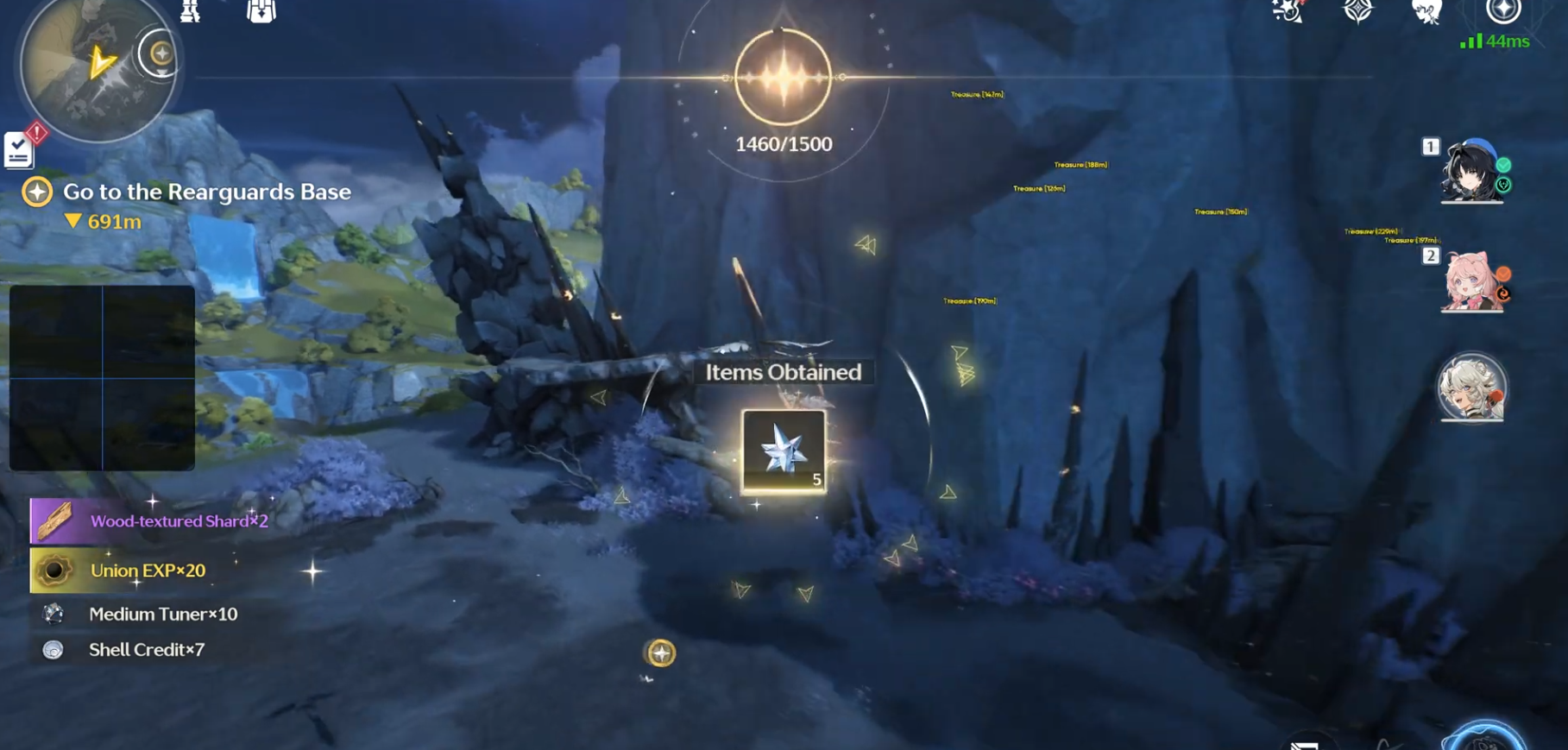Switch to the pink-haired character in slot 2
This screenshot has width=1568, height=750.
[x=1471, y=281]
